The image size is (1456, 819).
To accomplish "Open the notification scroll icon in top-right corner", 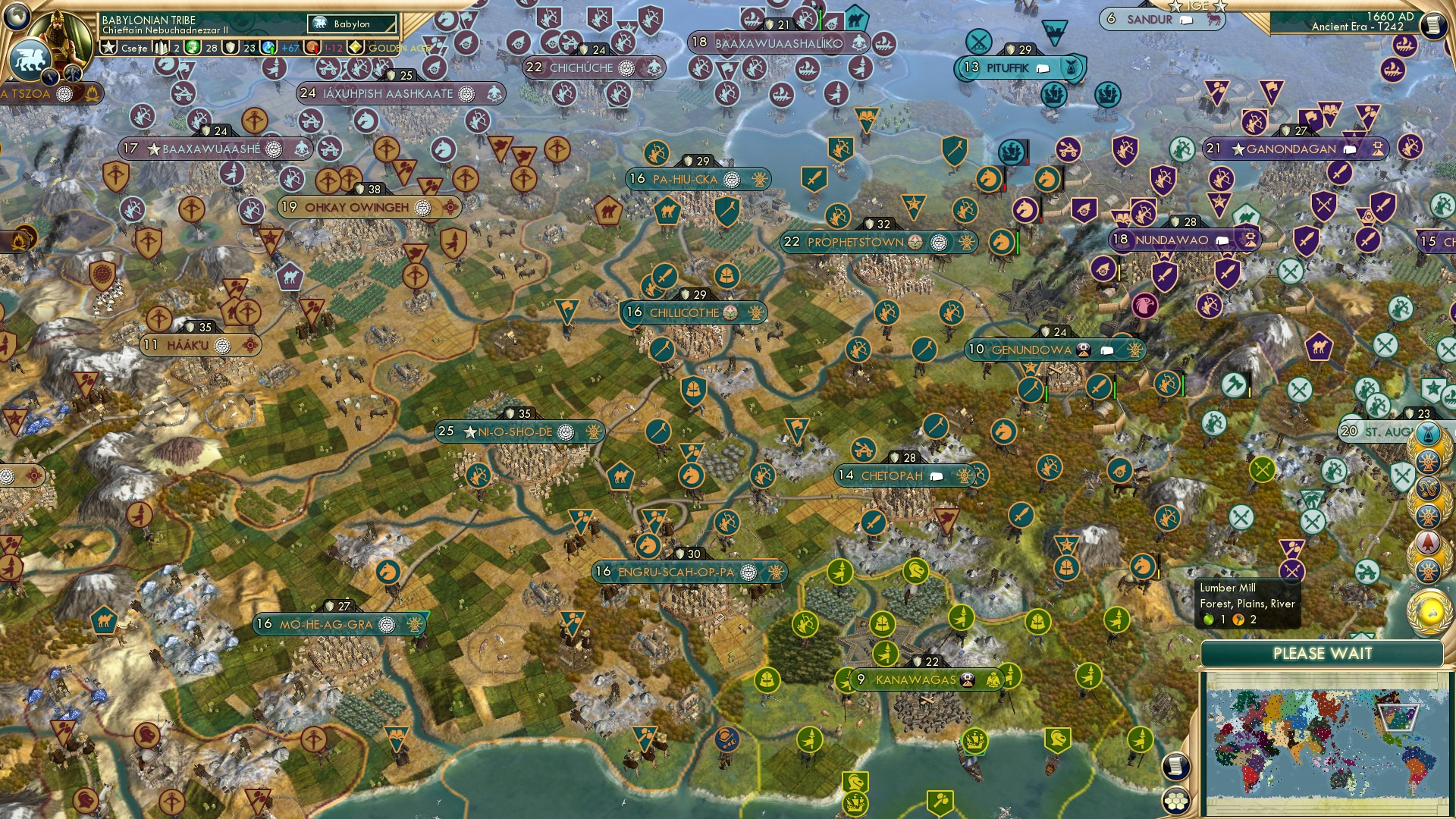I will pyautogui.click(x=1432, y=25).
